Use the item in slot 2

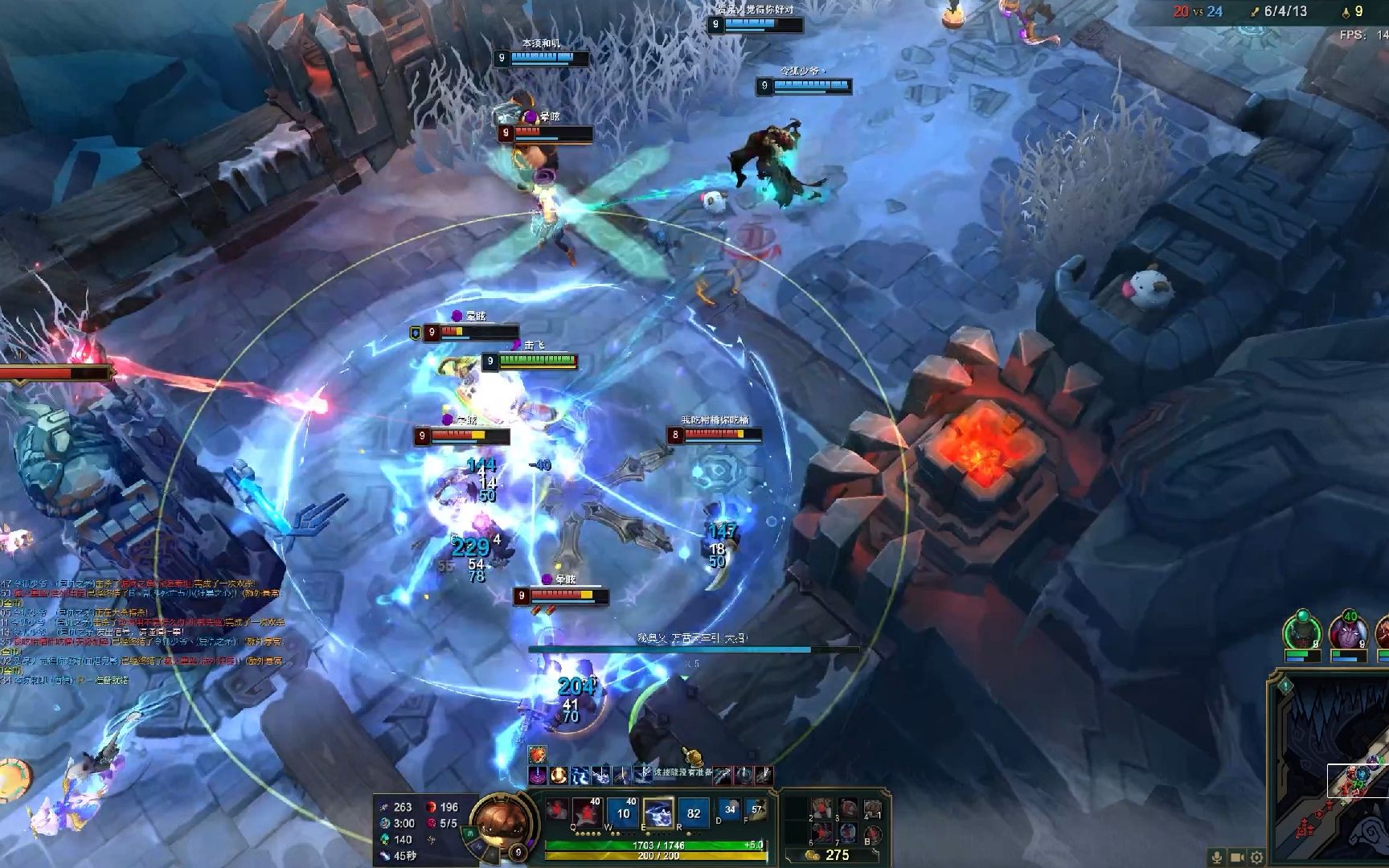click(821, 809)
